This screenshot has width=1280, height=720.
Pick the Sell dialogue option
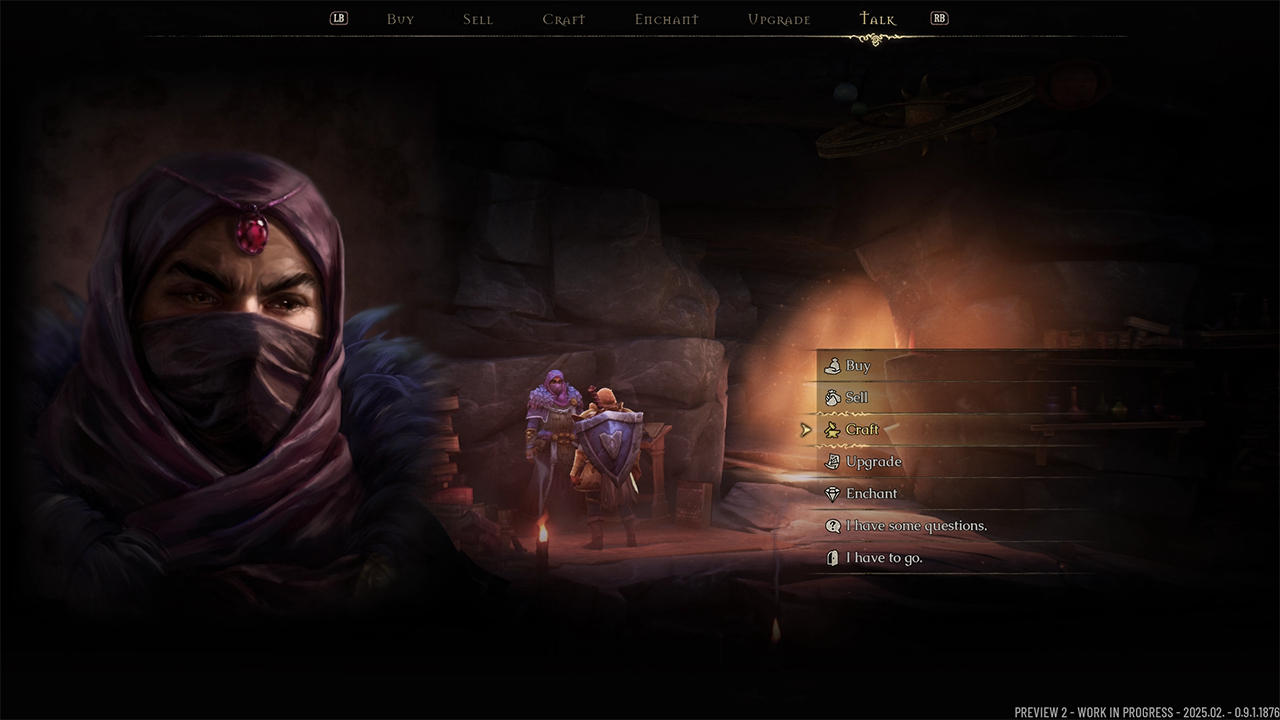pyautogui.click(x=857, y=398)
